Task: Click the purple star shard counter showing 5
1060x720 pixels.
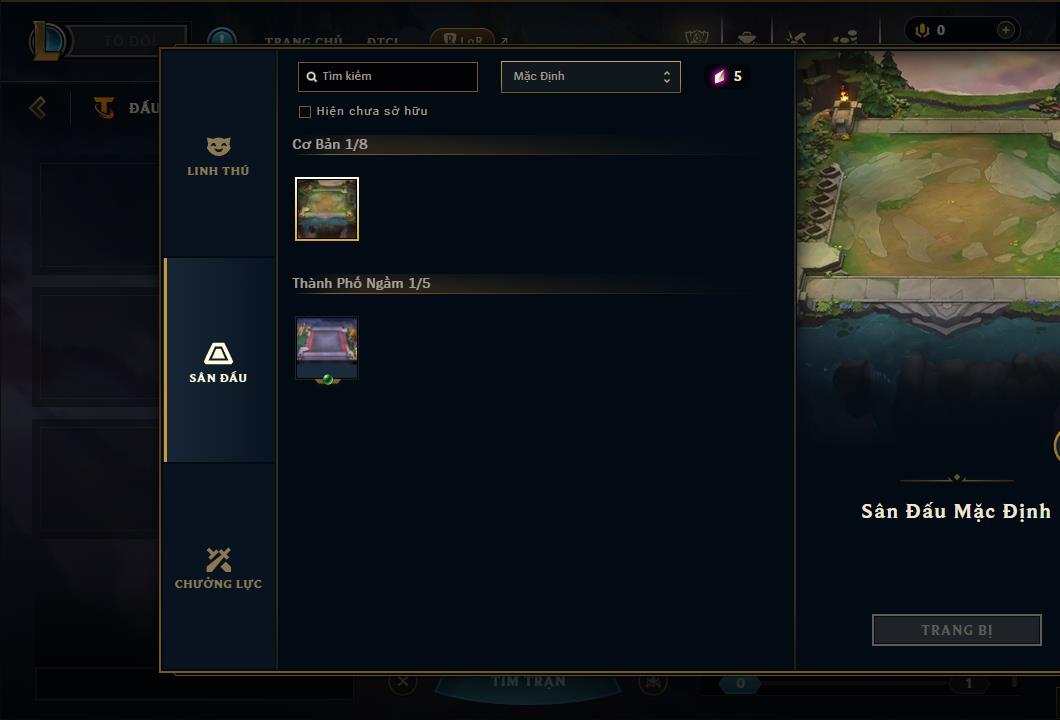Action: point(728,77)
